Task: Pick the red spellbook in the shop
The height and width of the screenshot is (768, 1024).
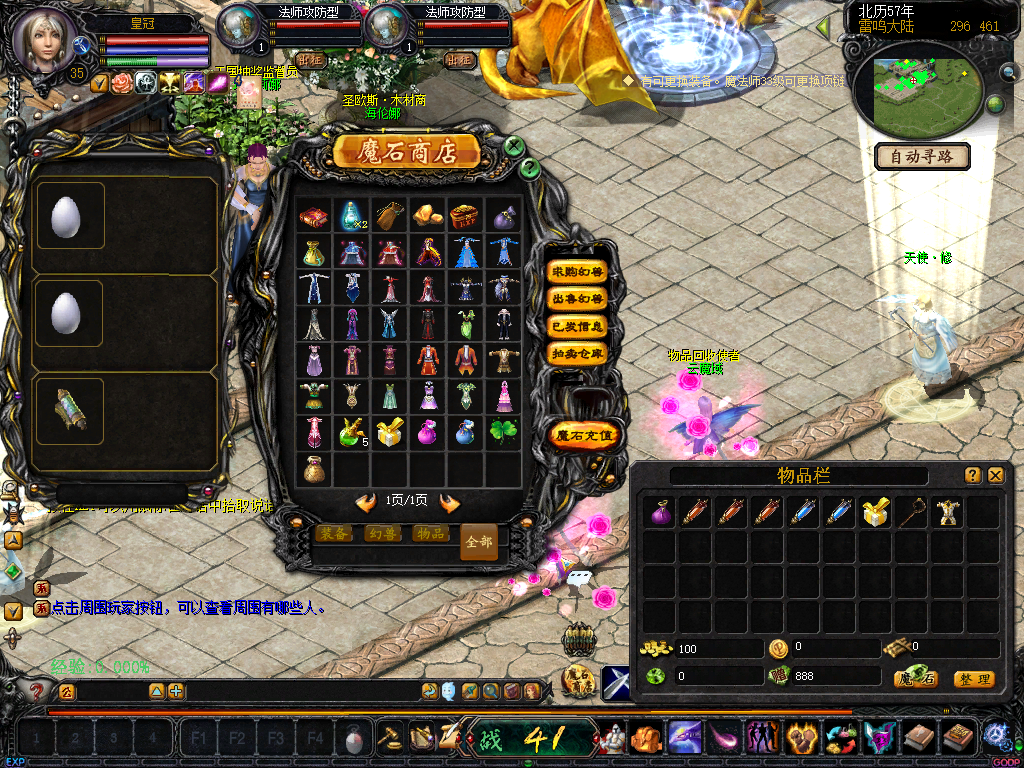Action: (x=313, y=215)
